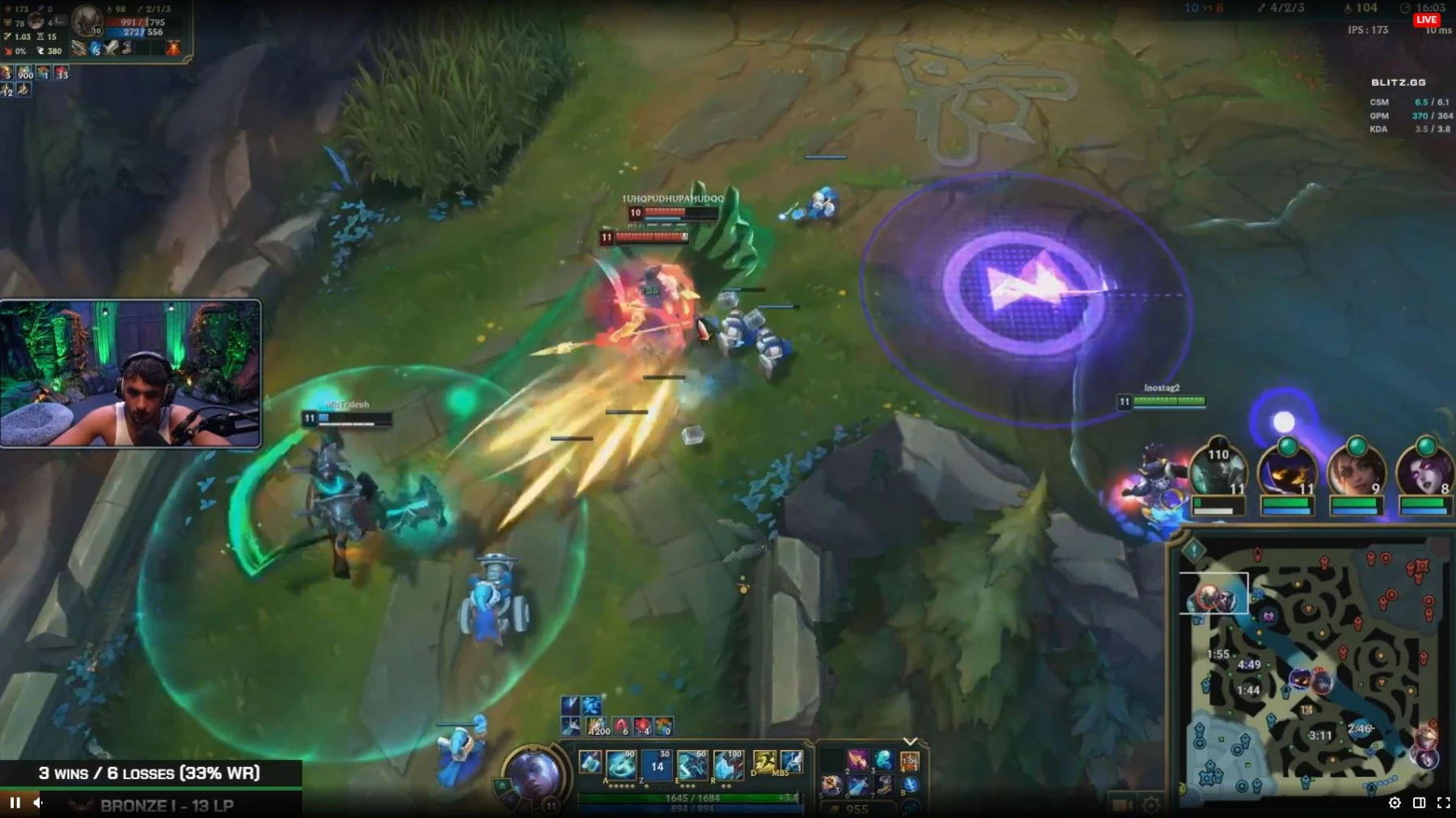Activate the Flash summoner spell icon
The image size is (1456, 818).
[x=764, y=761]
